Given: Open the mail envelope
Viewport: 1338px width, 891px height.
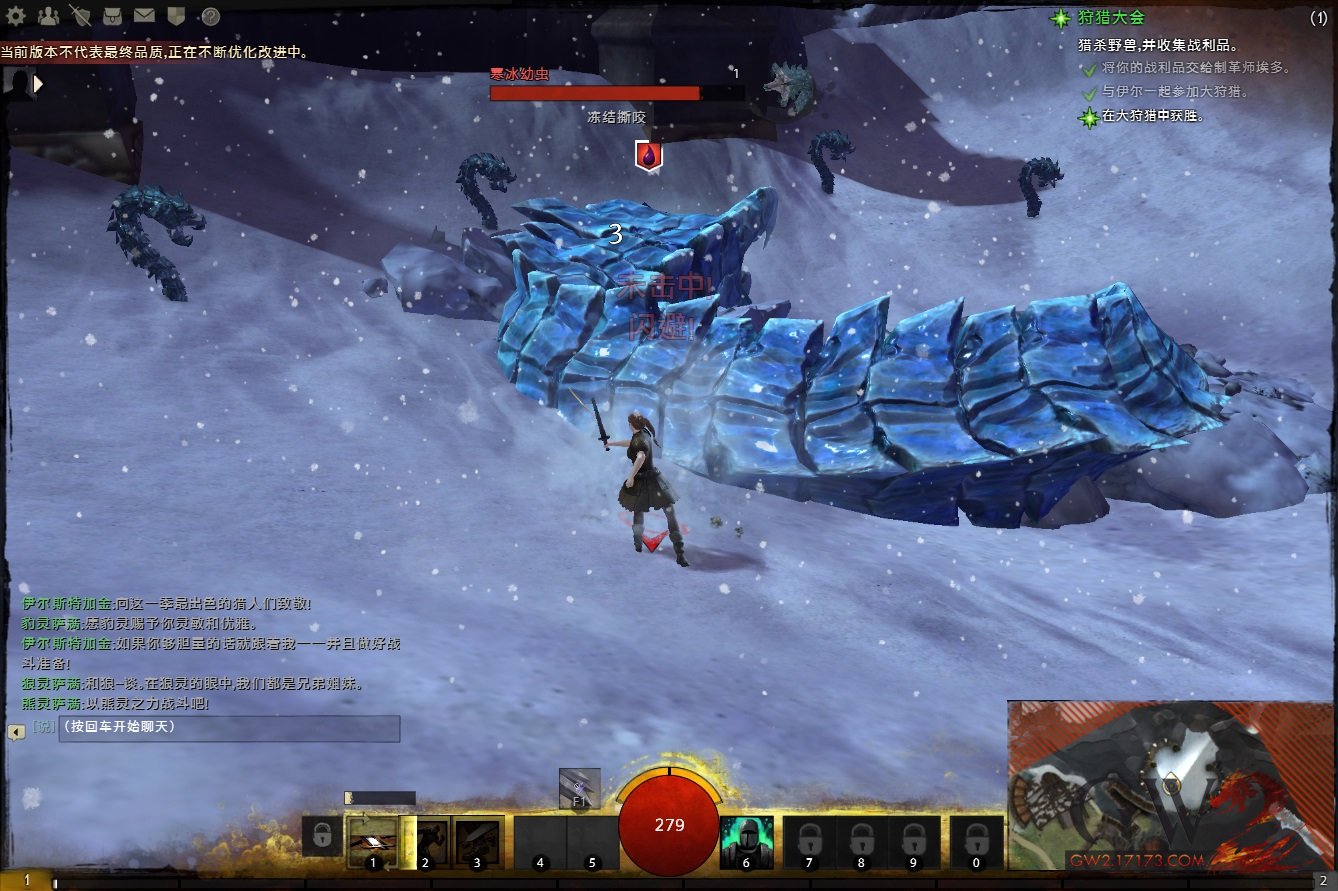Looking at the screenshot, I should pos(144,15).
